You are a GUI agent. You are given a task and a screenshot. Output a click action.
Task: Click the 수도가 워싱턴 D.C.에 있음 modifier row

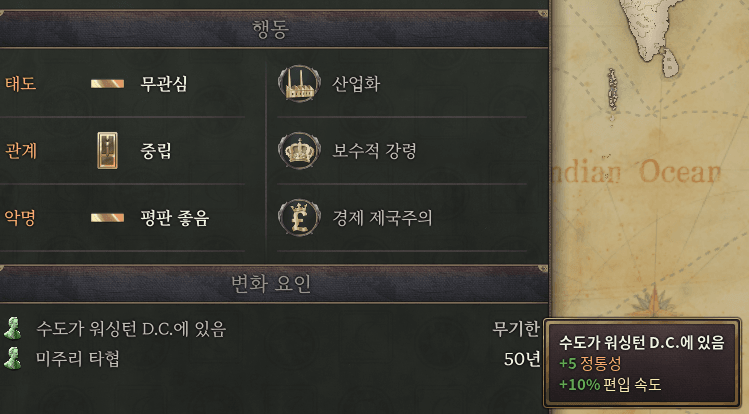click(130, 328)
